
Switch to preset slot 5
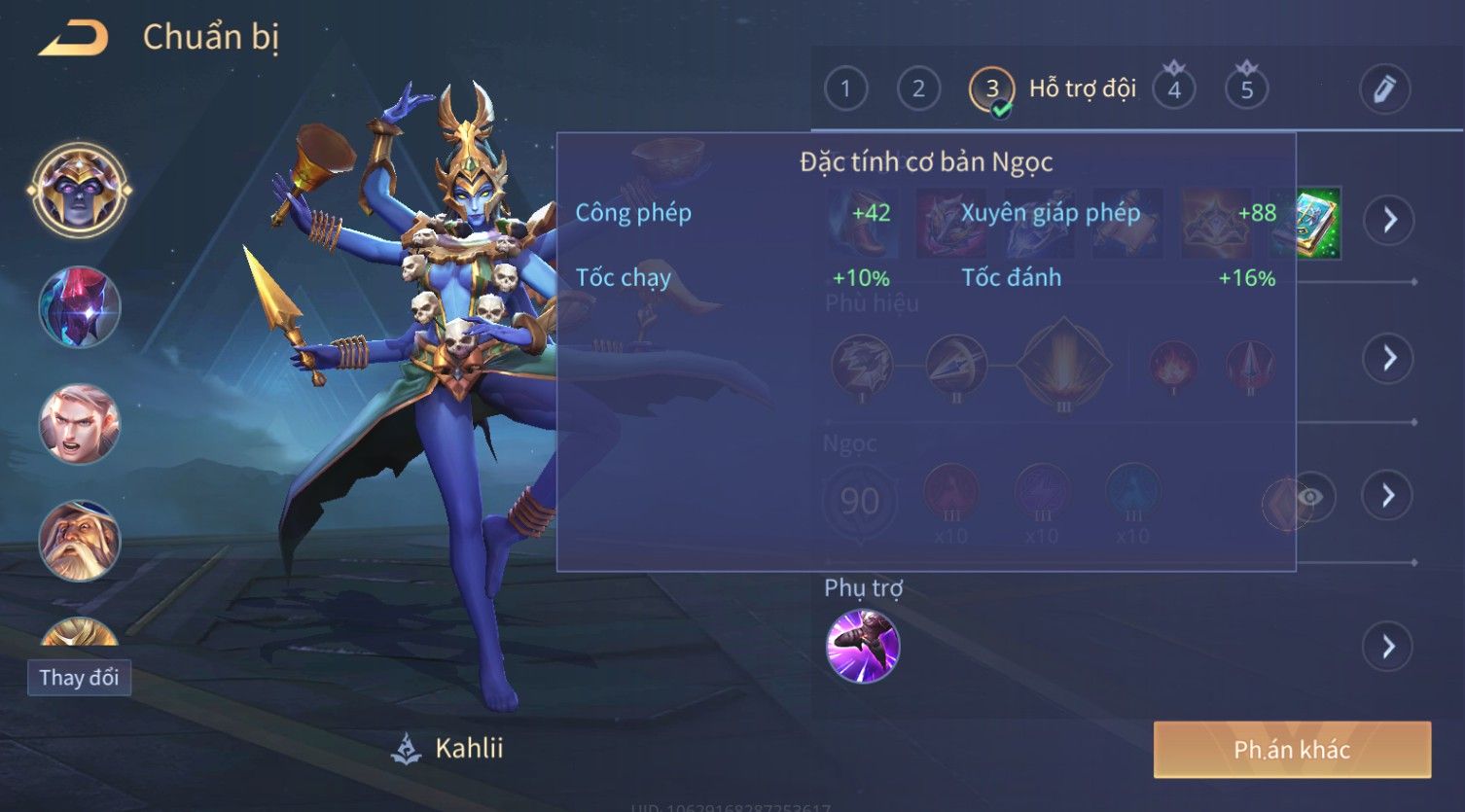click(x=1247, y=89)
